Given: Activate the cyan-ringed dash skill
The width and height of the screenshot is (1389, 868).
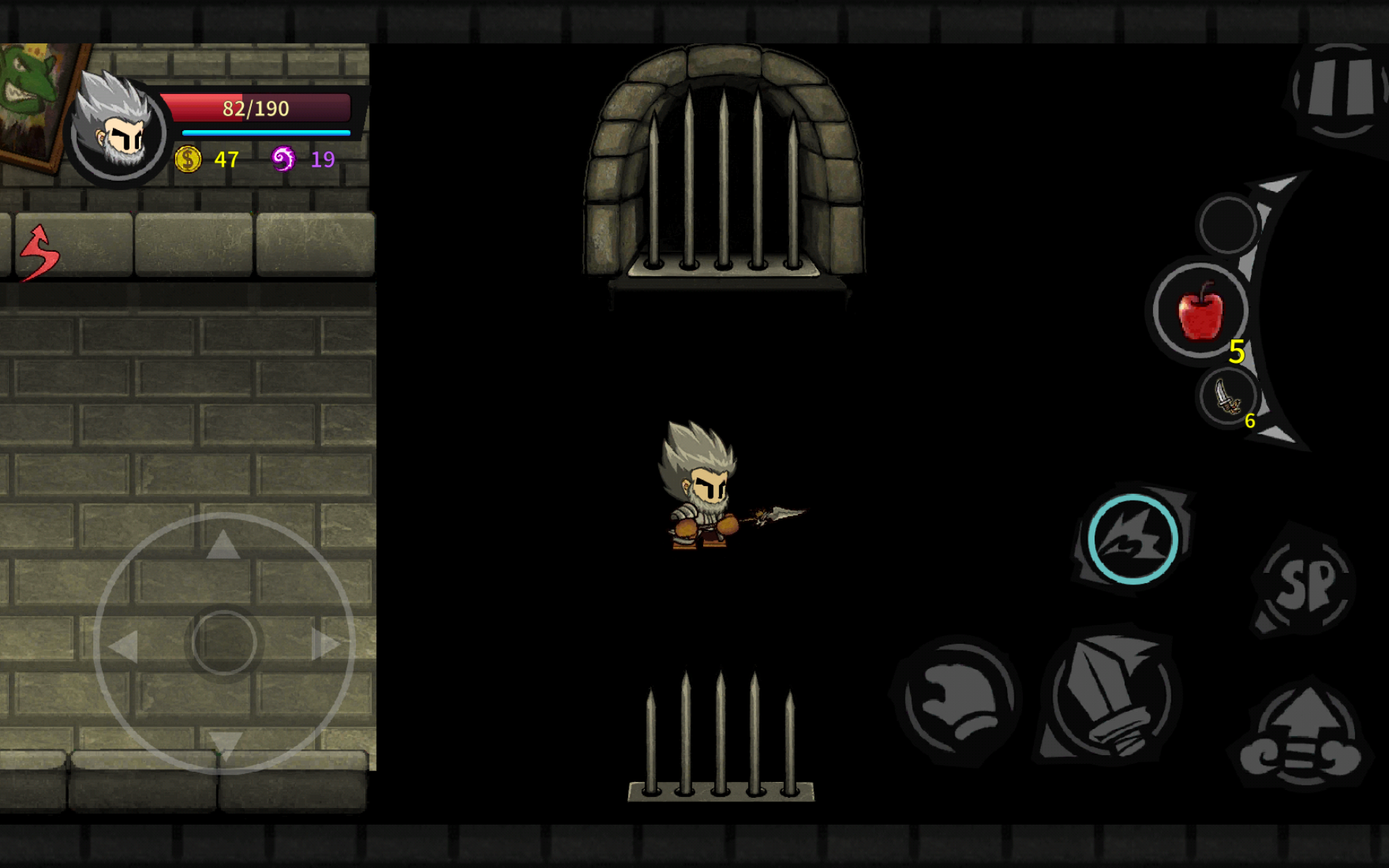Looking at the screenshot, I should 1133,539.
